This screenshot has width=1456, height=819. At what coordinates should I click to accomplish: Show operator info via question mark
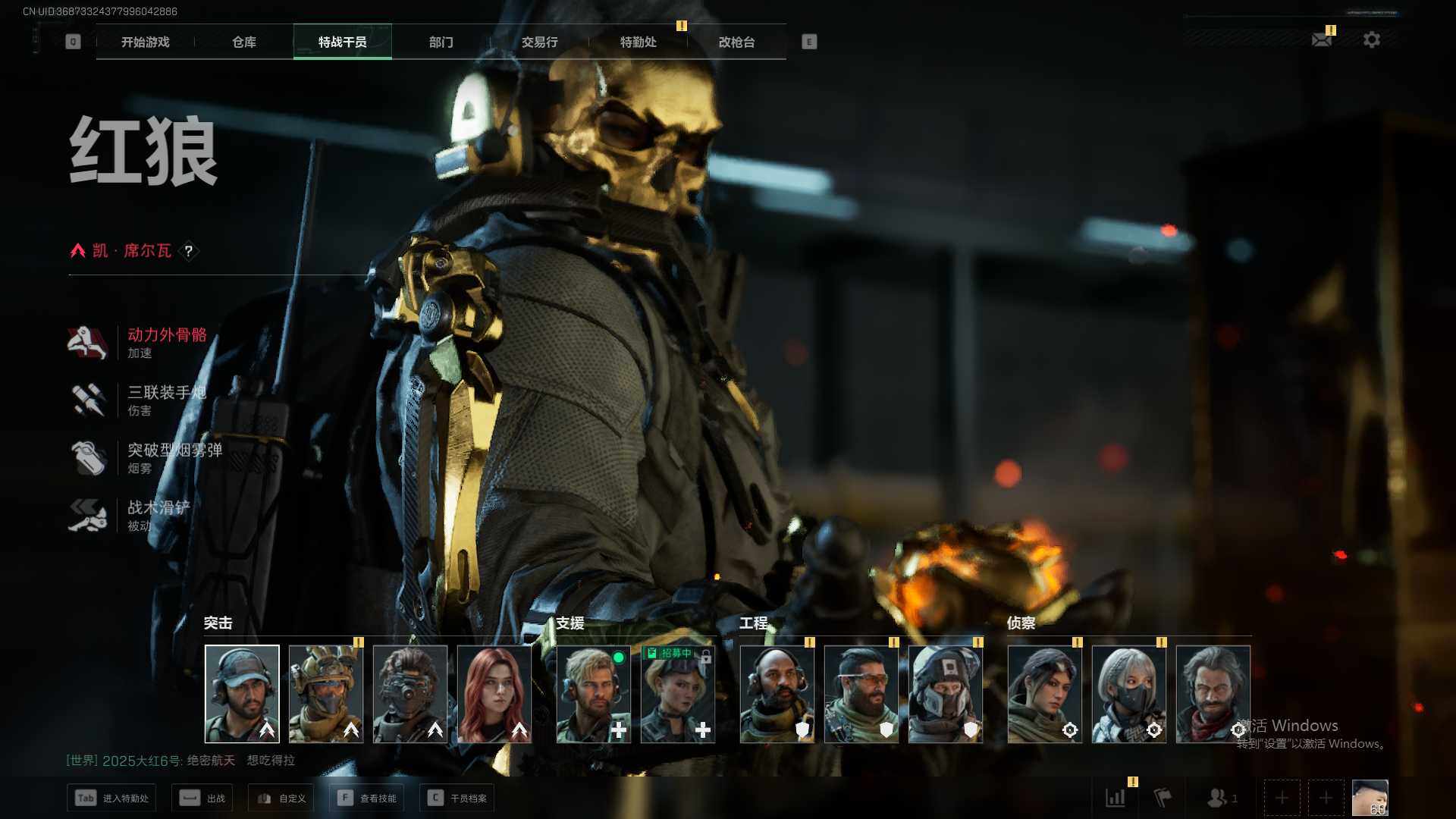tap(189, 251)
